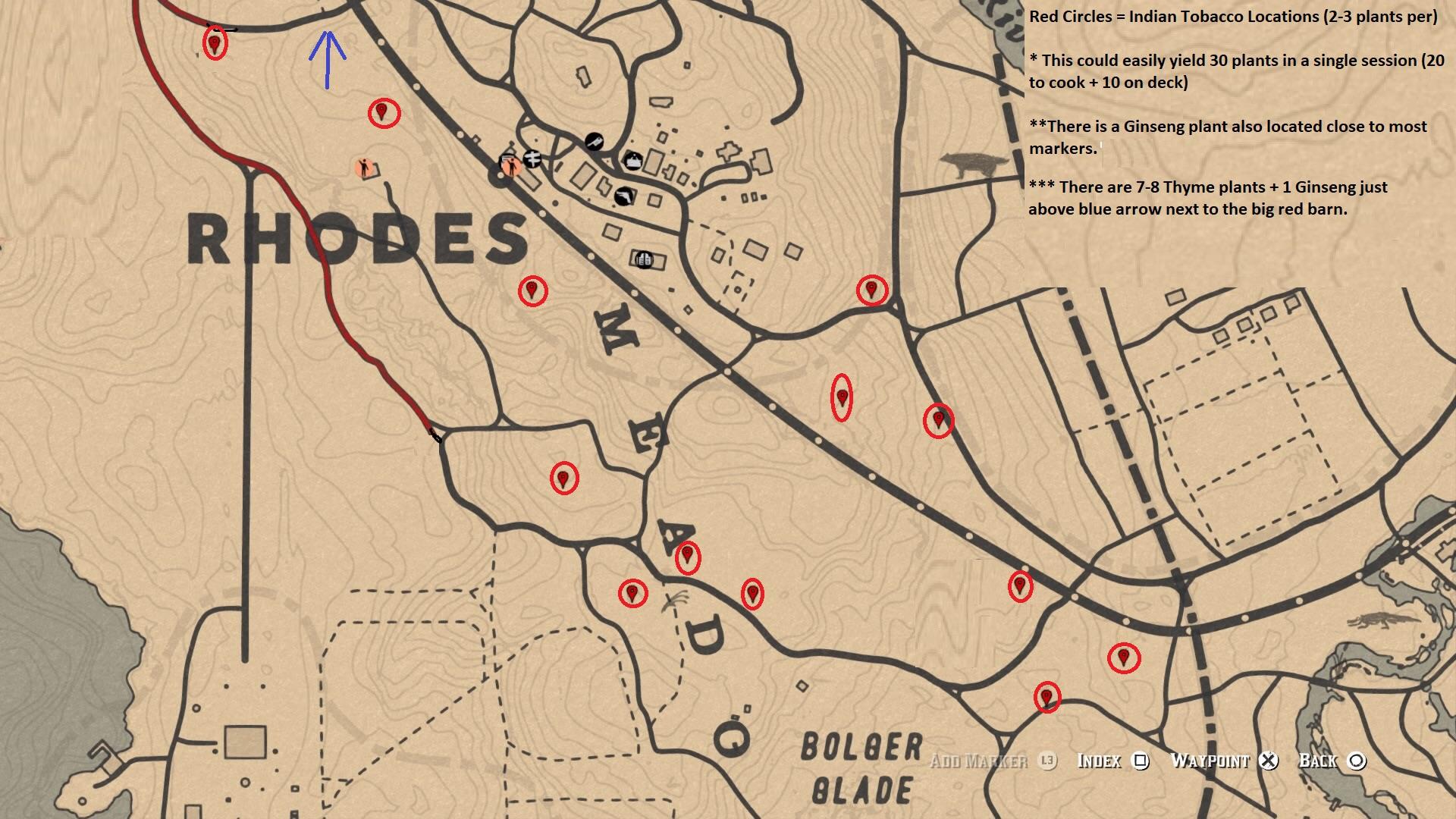Select the butcher cleaver icon in Rhodes
This screenshot has height=819, width=1456.
[x=595, y=142]
